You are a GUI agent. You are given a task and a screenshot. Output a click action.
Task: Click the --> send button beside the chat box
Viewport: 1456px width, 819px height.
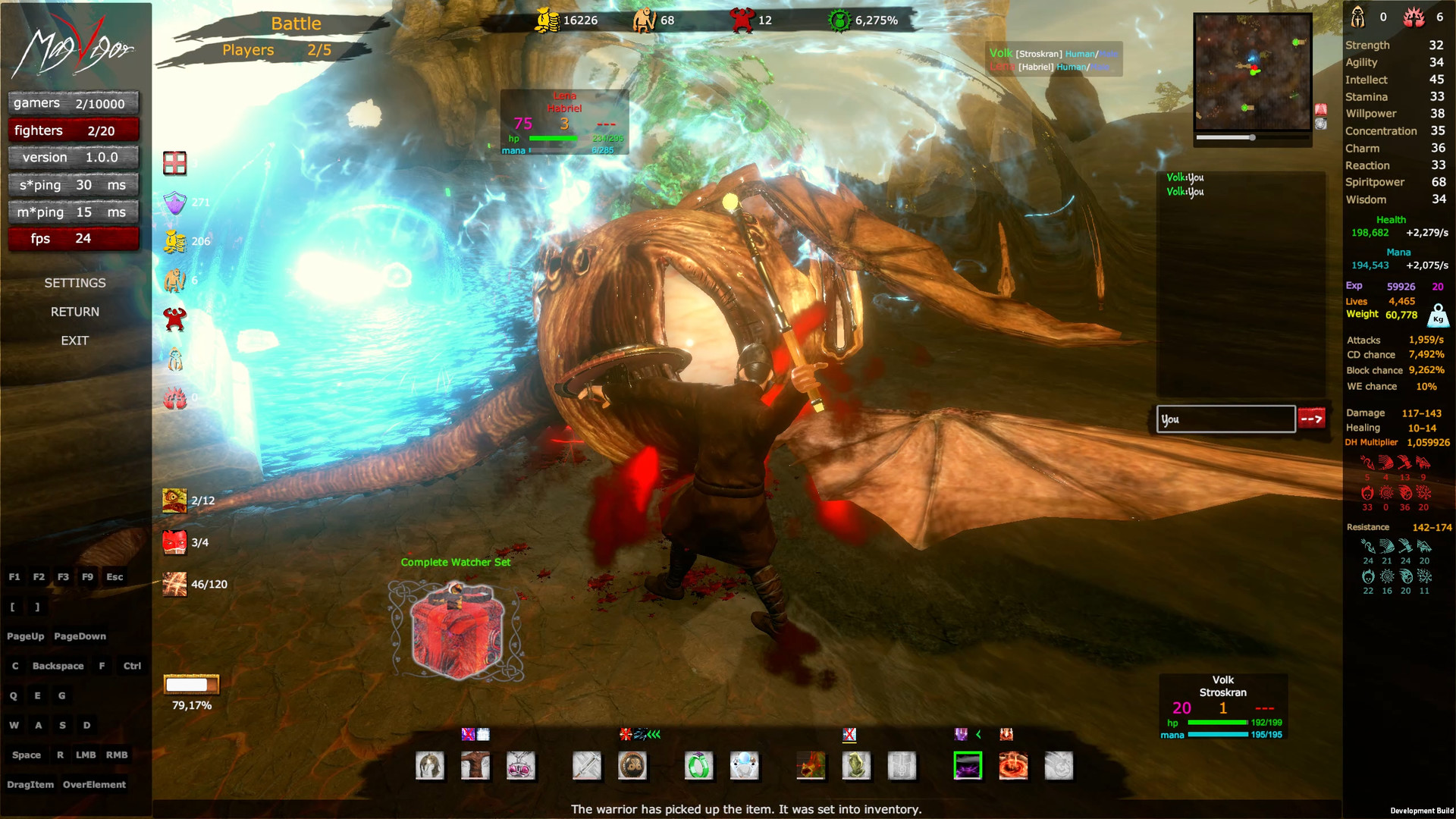tap(1312, 419)
